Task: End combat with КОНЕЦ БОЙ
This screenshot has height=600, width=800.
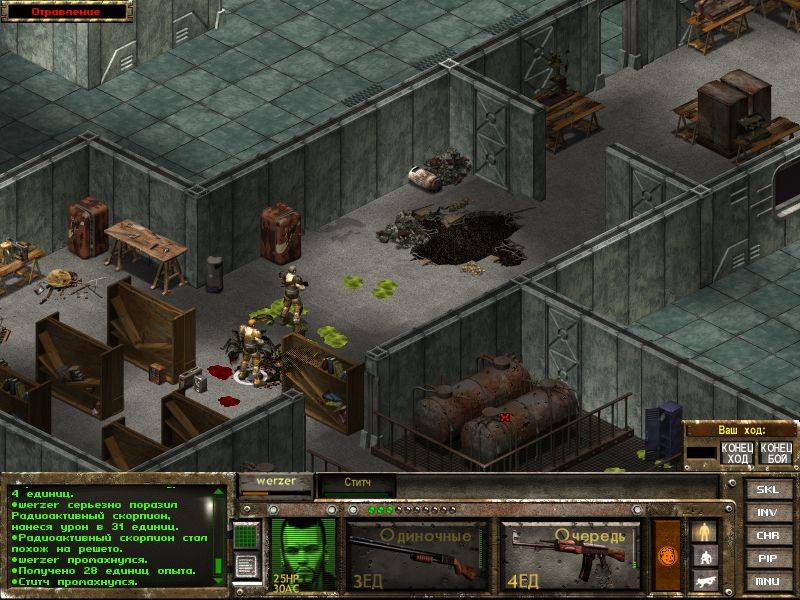Action: (774, 452)
